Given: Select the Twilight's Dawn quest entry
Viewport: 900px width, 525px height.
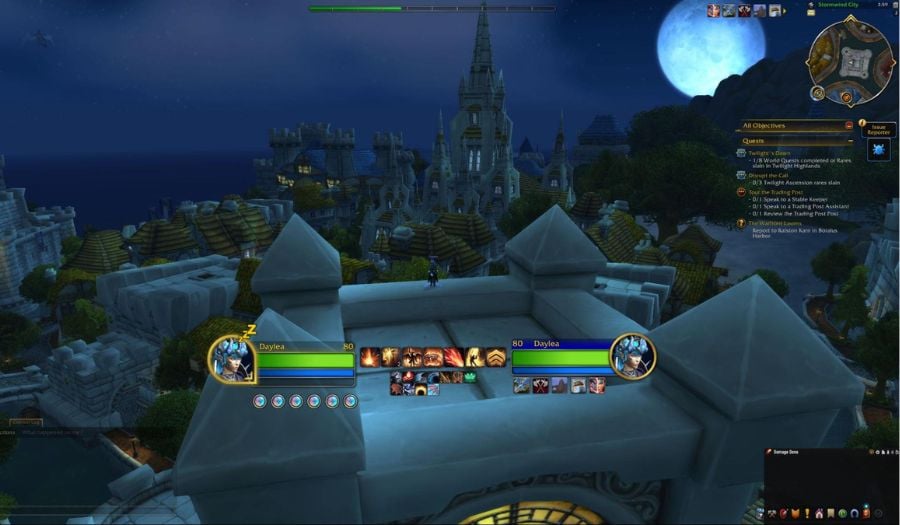Looking at the screenshot, I should (769, 153).
